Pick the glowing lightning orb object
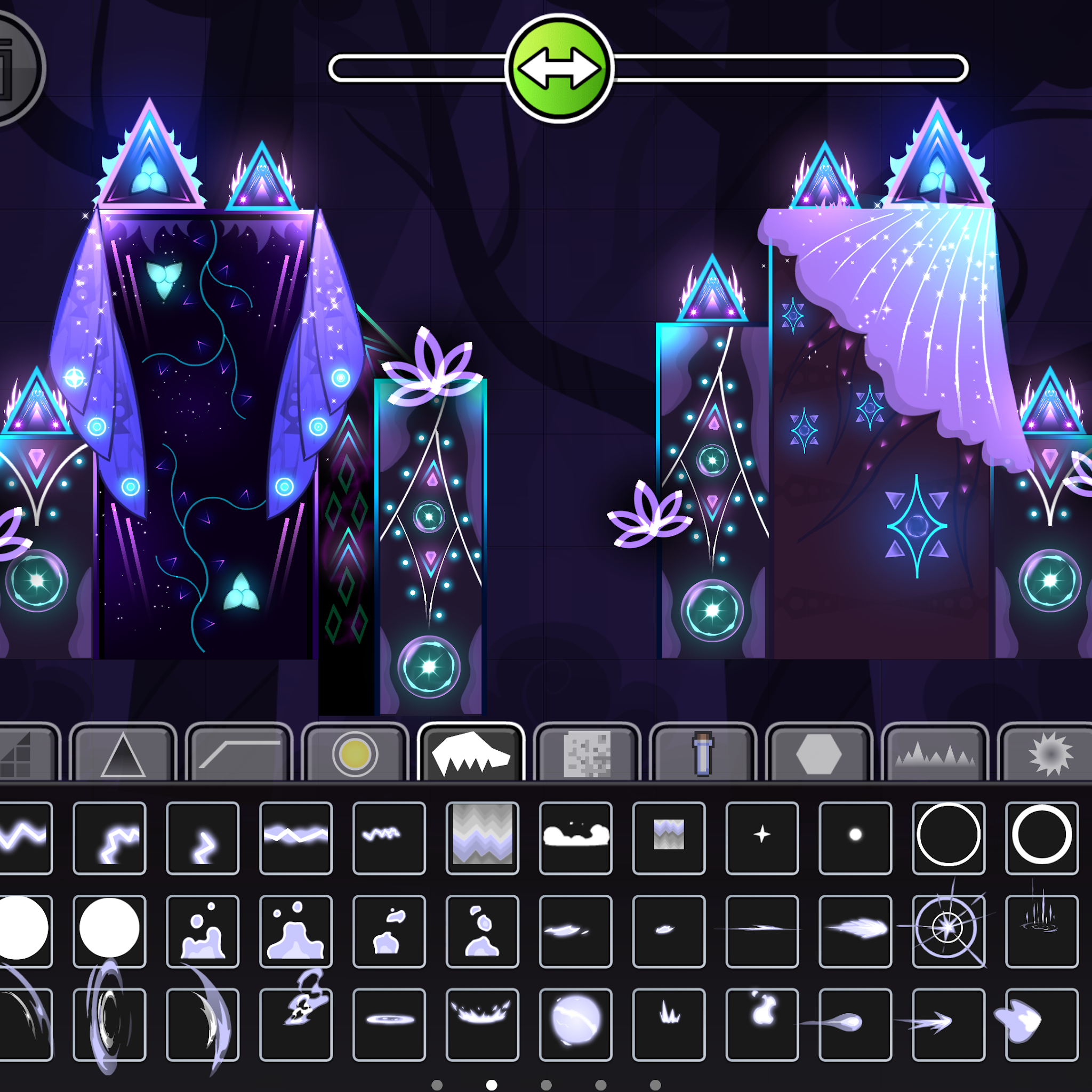This screenshot has width=1092, height=1092. [x=575, y=1024]
